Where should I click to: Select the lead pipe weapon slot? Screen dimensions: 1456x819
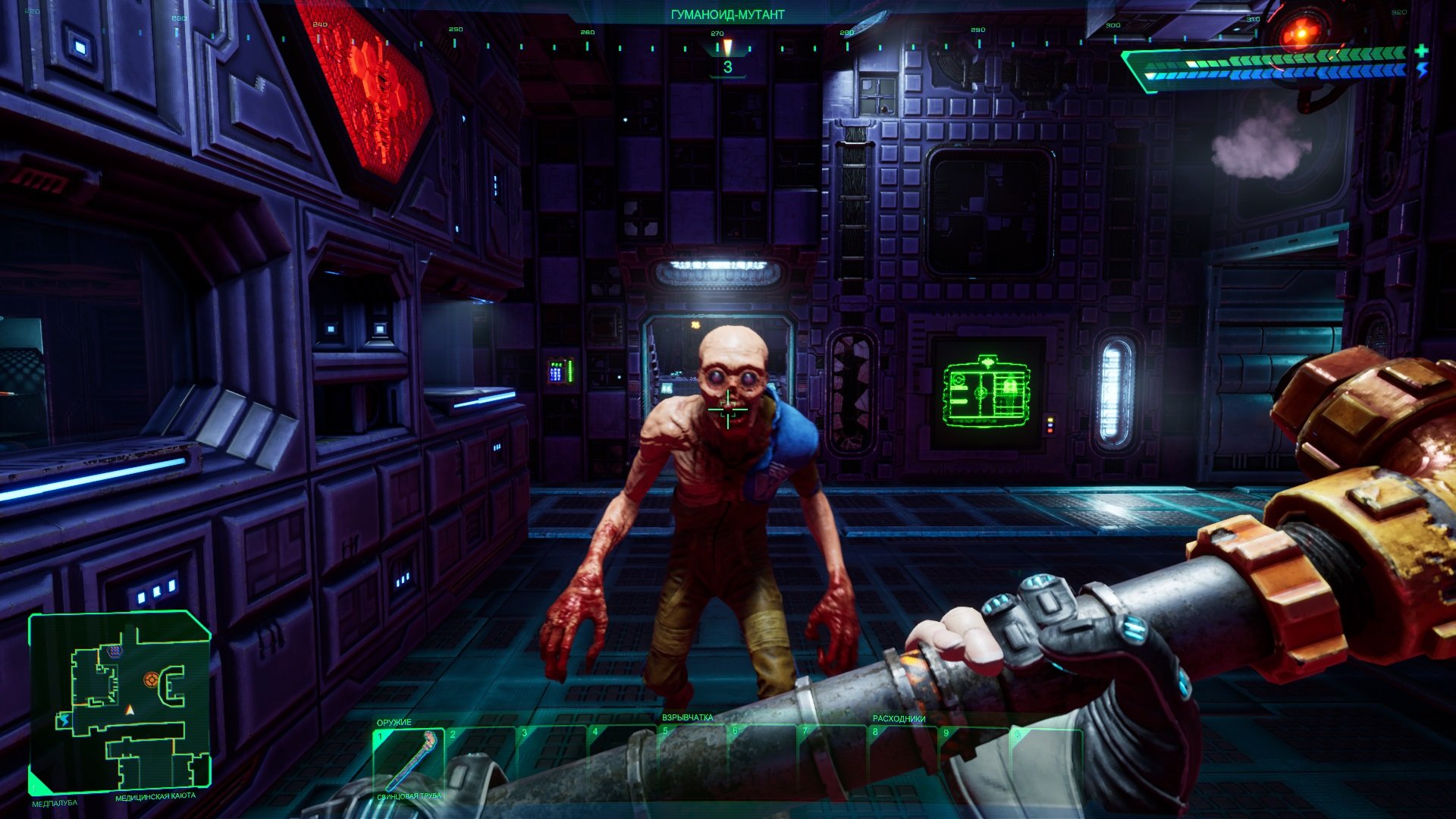point(408,761)
